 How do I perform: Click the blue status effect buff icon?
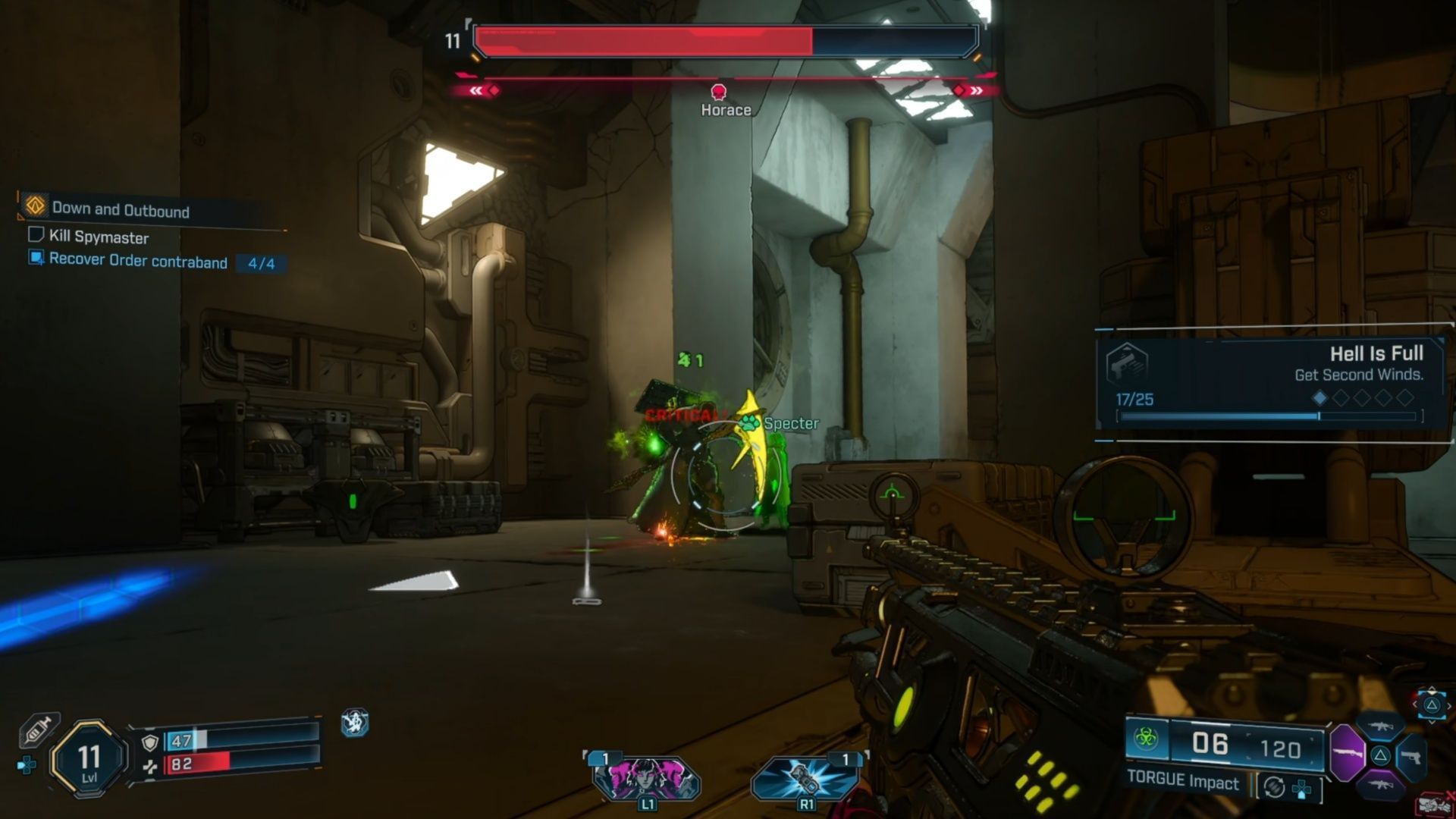pyautogui.click(x=354, y=723)
